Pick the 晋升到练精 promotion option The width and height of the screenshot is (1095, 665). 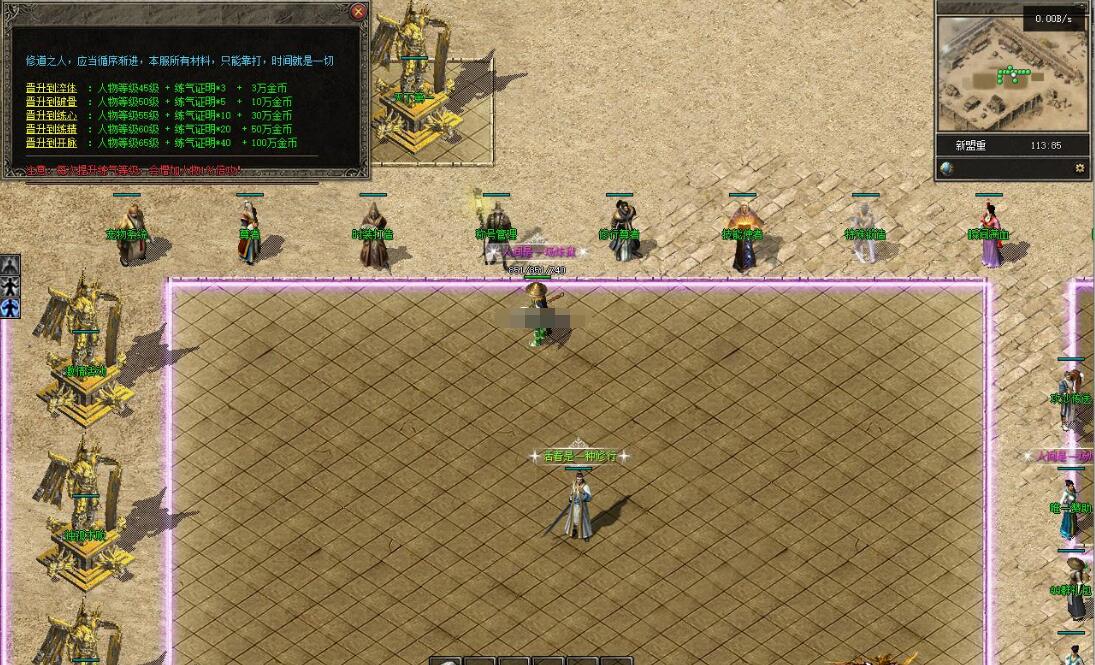click(x=51, y=129)
